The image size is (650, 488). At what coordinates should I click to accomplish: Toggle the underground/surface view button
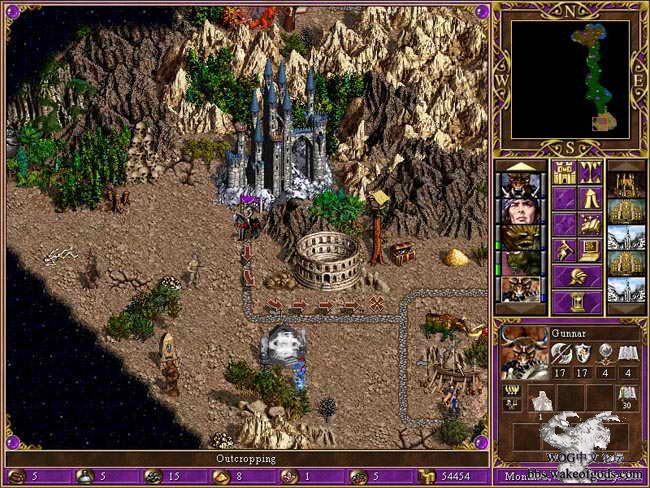click(591, 173)
